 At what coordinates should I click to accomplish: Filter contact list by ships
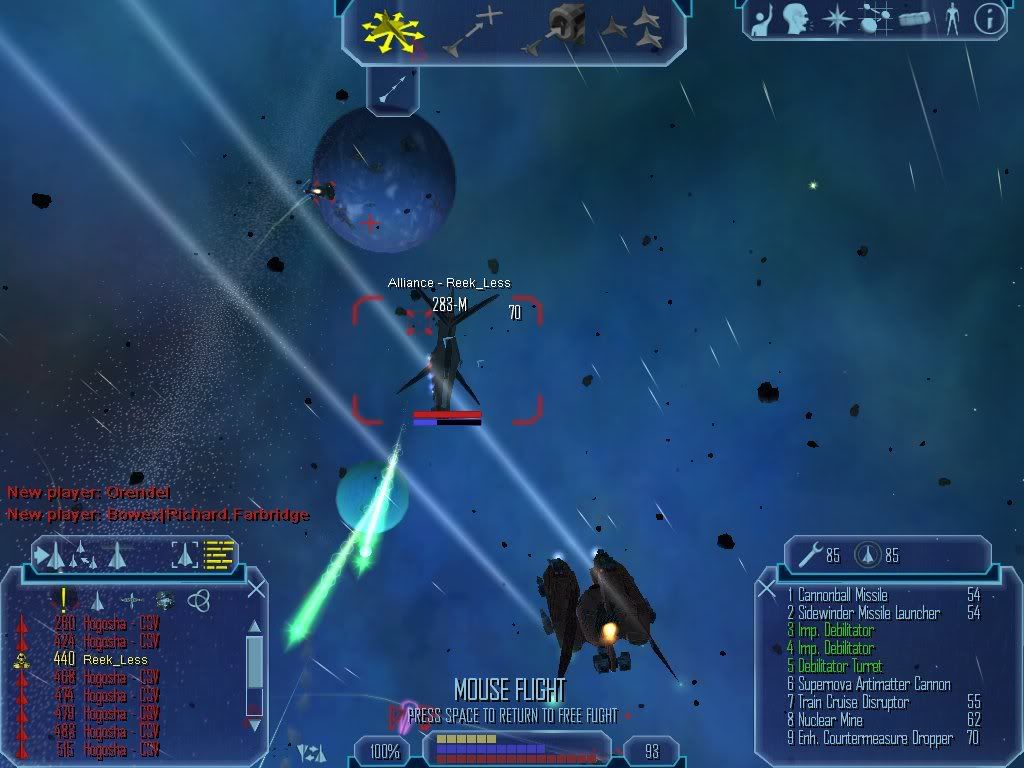click(x=97, y=600)
